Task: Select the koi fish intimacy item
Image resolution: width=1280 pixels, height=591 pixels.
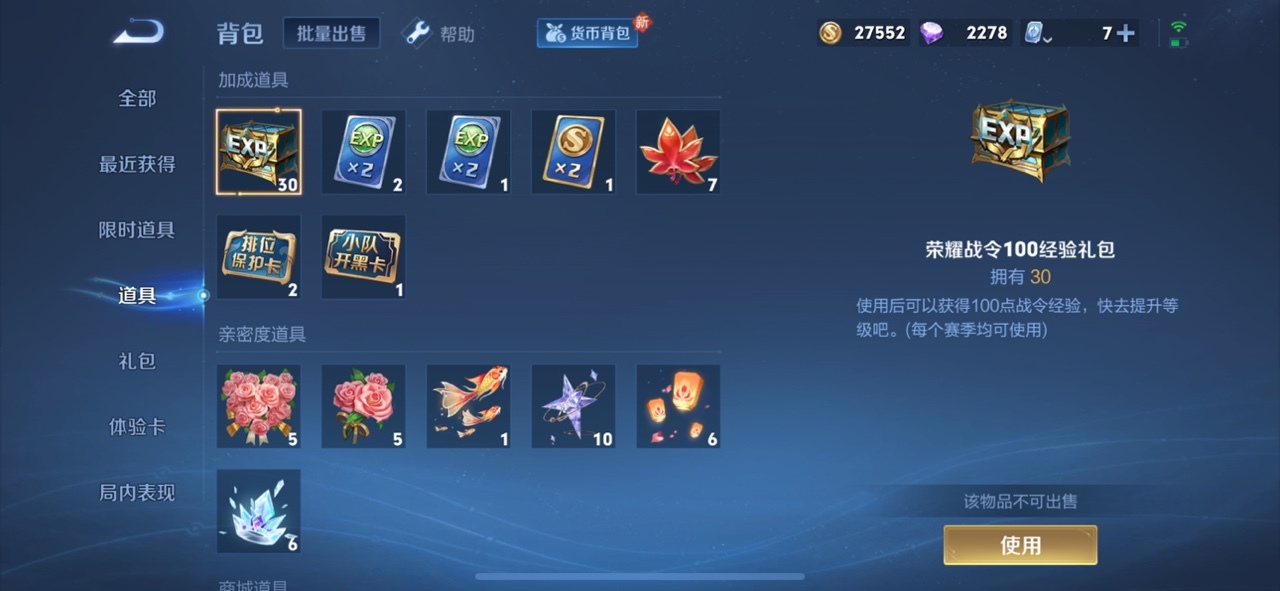Action: tap(468, 406)
